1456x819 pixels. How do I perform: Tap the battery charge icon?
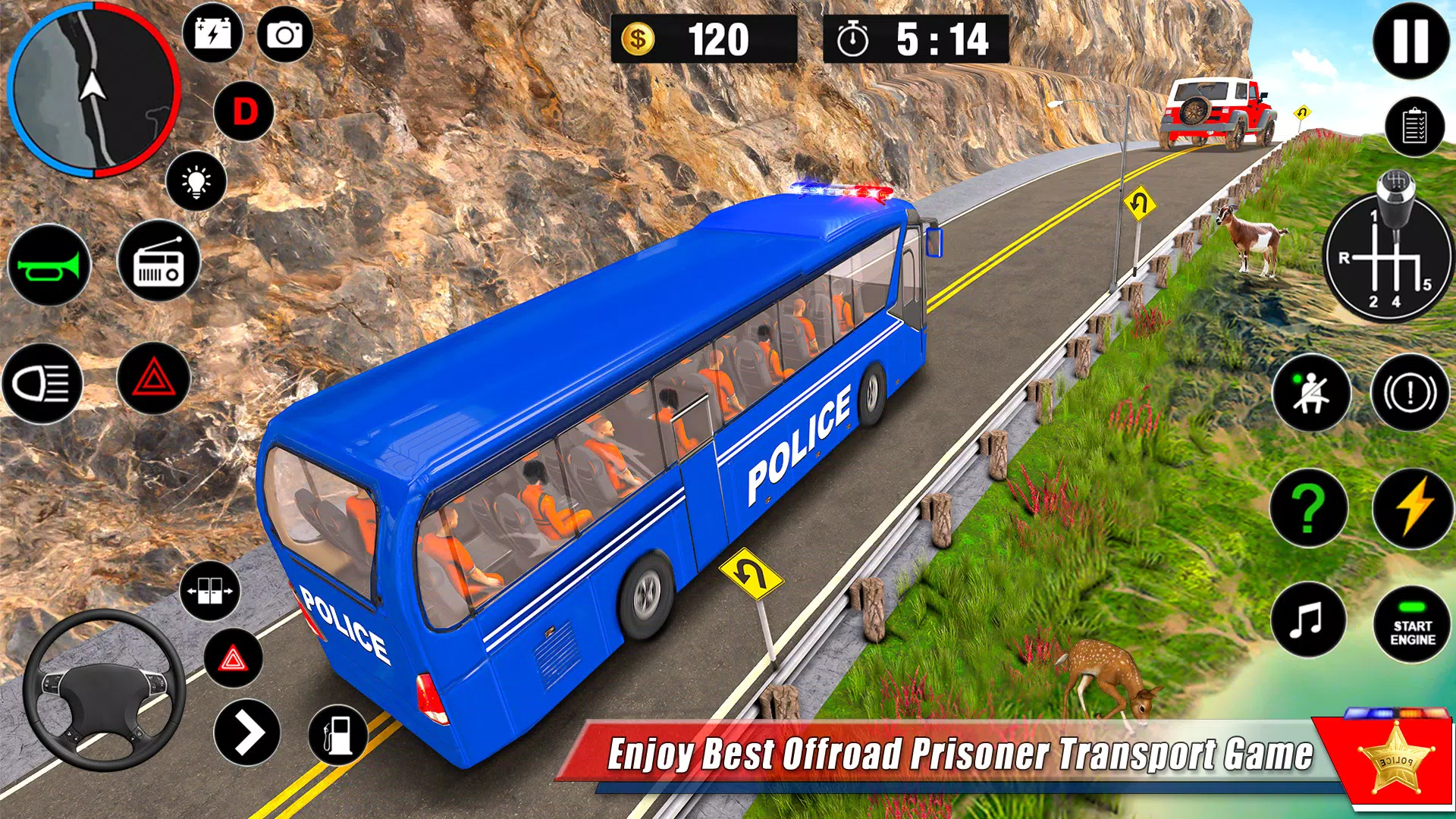coord(212,34)
